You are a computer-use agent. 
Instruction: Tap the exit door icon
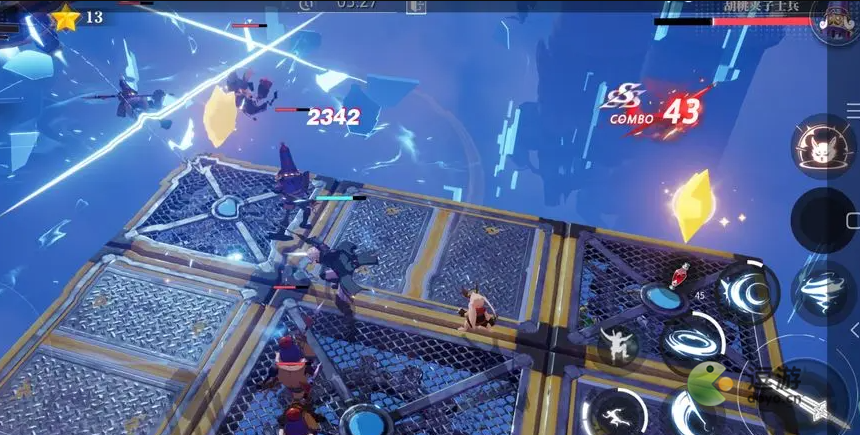tap(416, 7)
